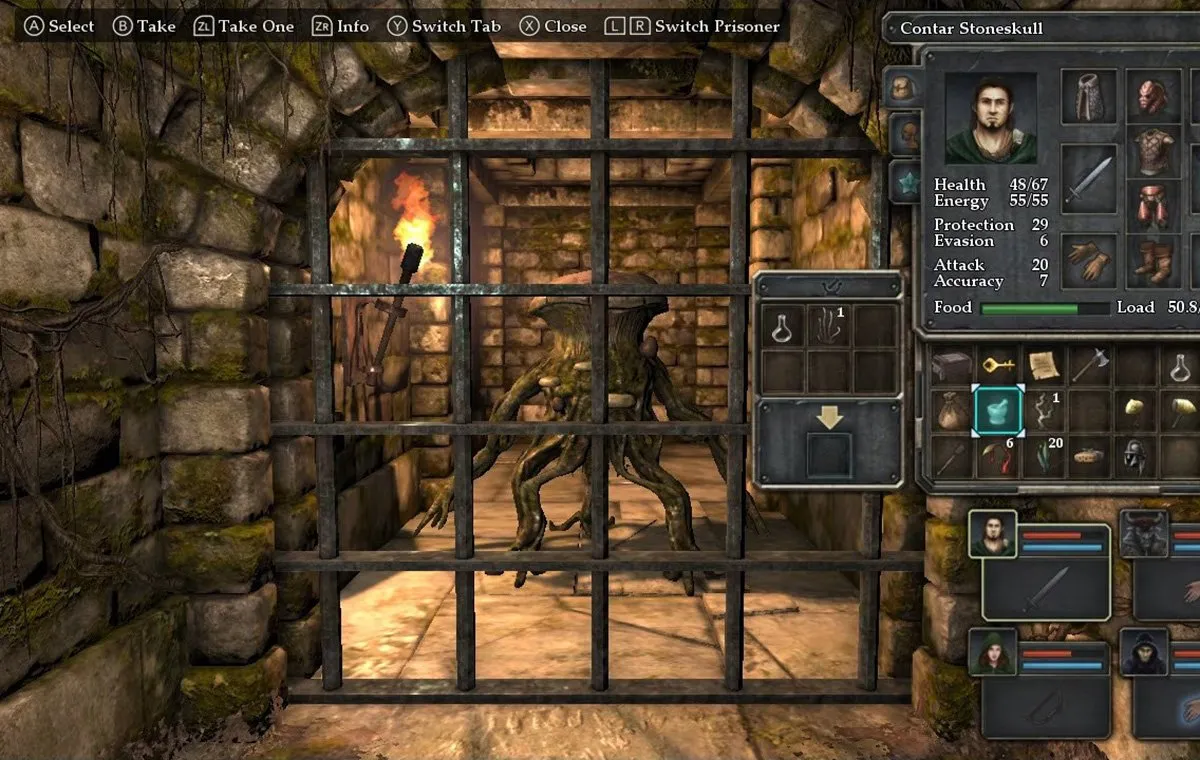Choose the equipped cloak slot
Image resolution: width=1200 pixels, height=760 pixels.
tap(1088, 97)
